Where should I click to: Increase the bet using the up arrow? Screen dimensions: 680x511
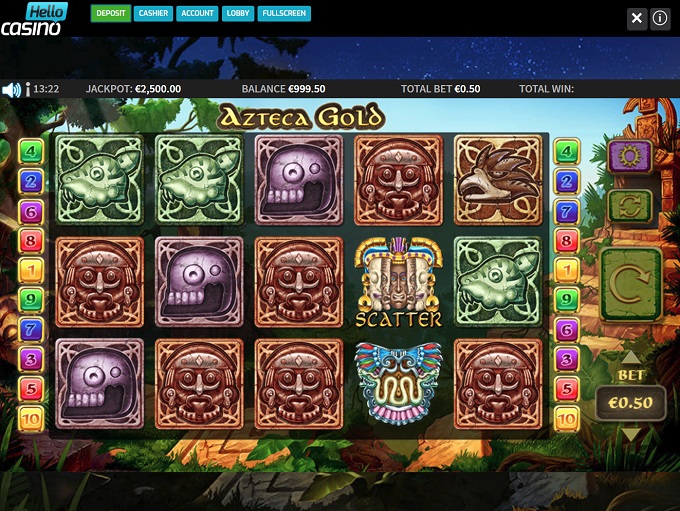coord(630,357)
